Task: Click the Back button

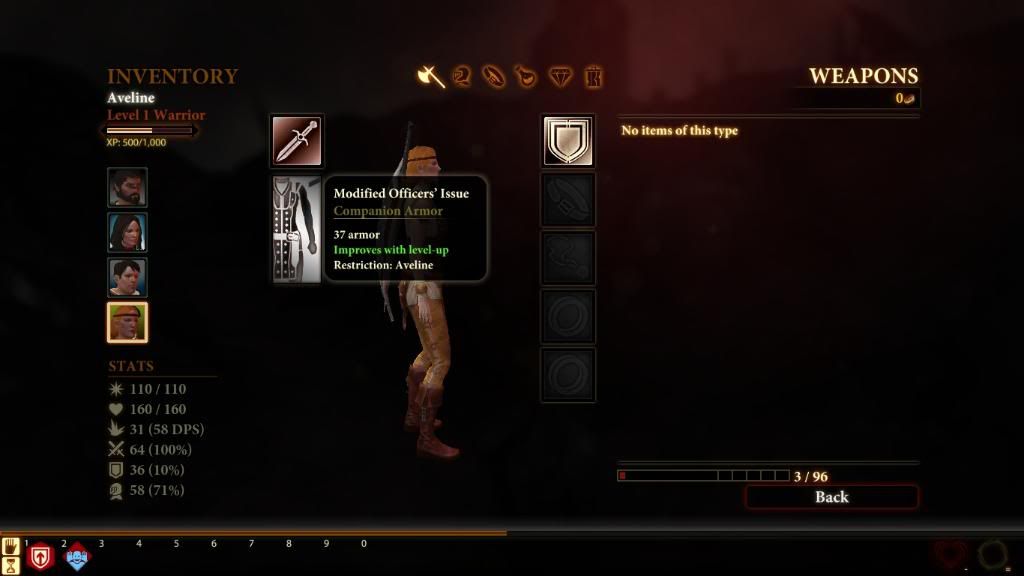Action: pos(831,497)
